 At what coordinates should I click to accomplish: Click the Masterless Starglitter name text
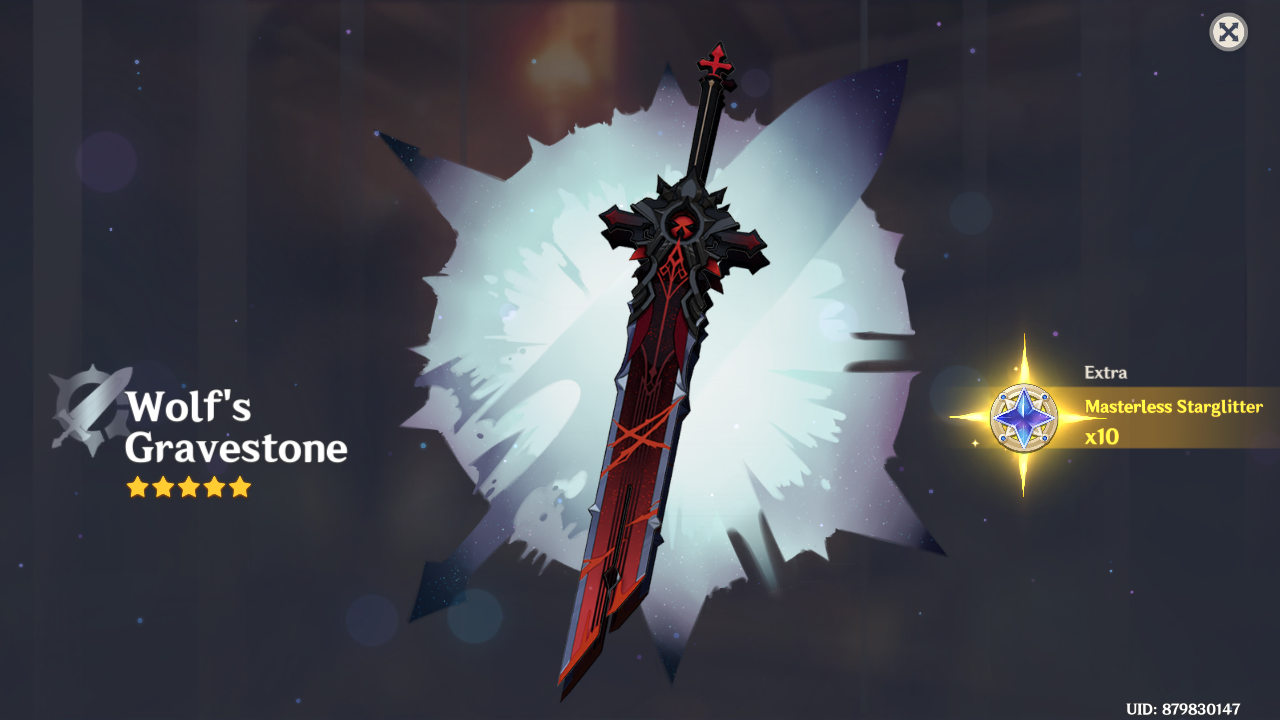(x=1172, y=407)
